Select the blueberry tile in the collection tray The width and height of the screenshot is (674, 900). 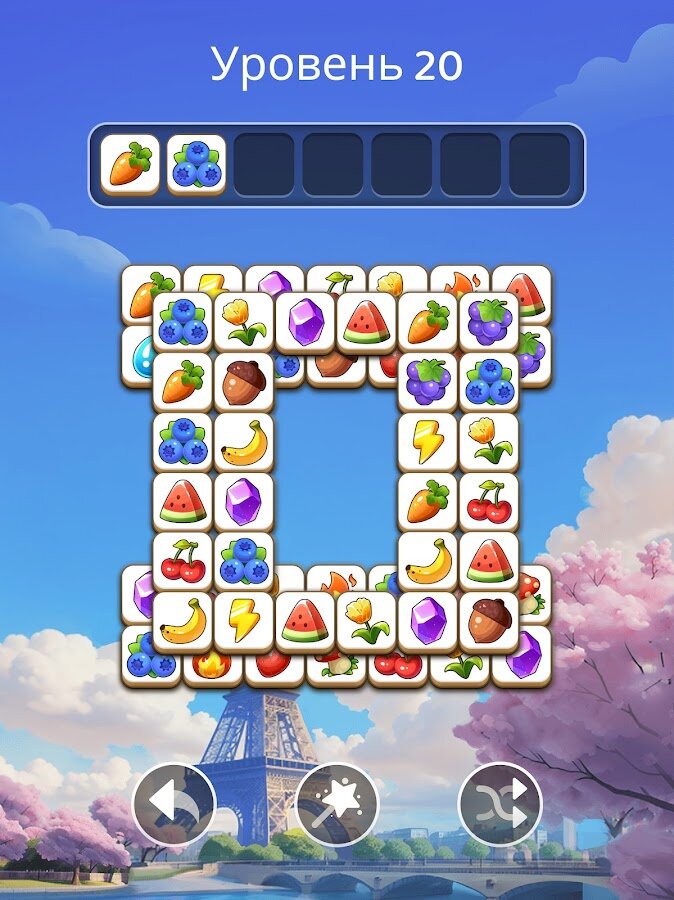pos(196,164)
